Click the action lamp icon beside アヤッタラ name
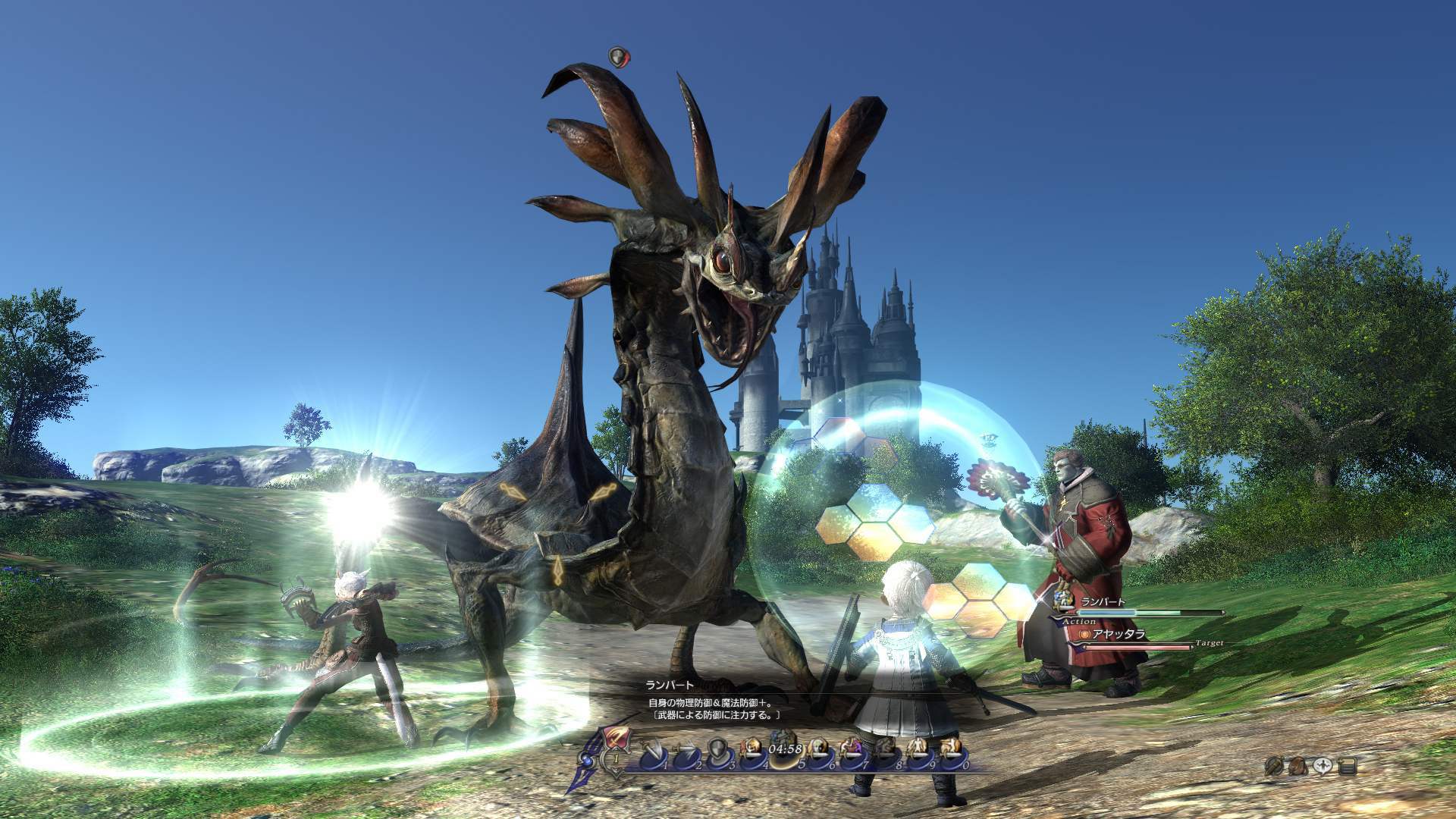Screen dimensions: 1456x819 (x=1084, y=635)
